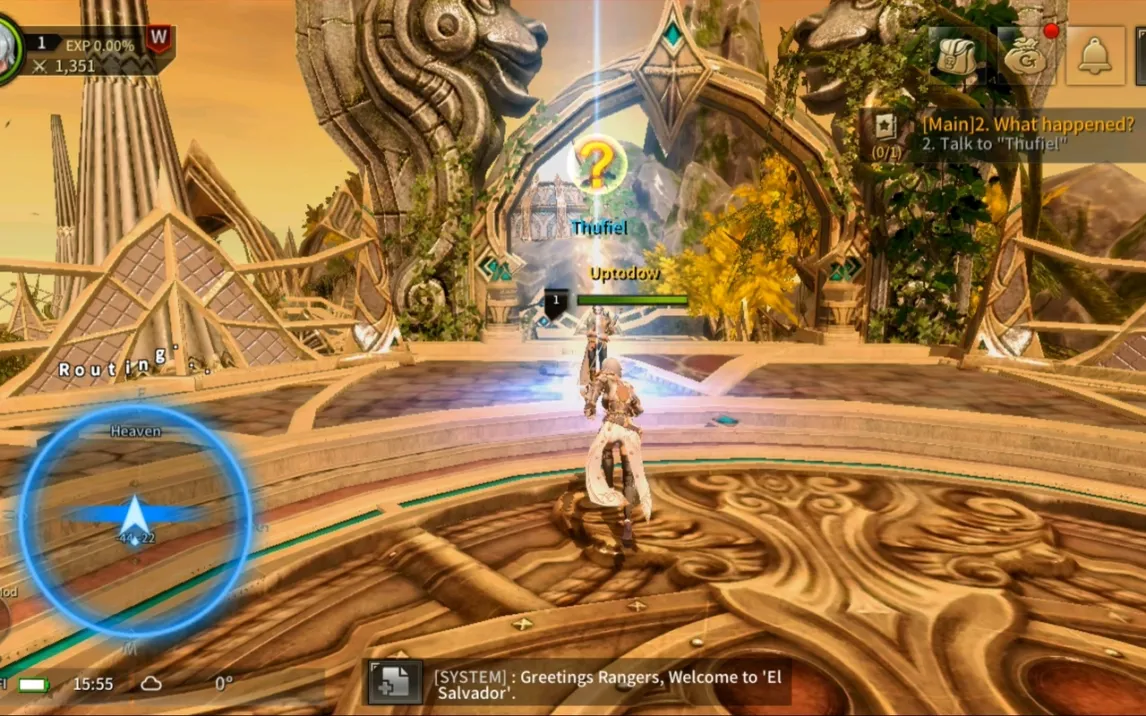Open the gold money bag shop
The image size is (1146, 716).
point(1025,55)
